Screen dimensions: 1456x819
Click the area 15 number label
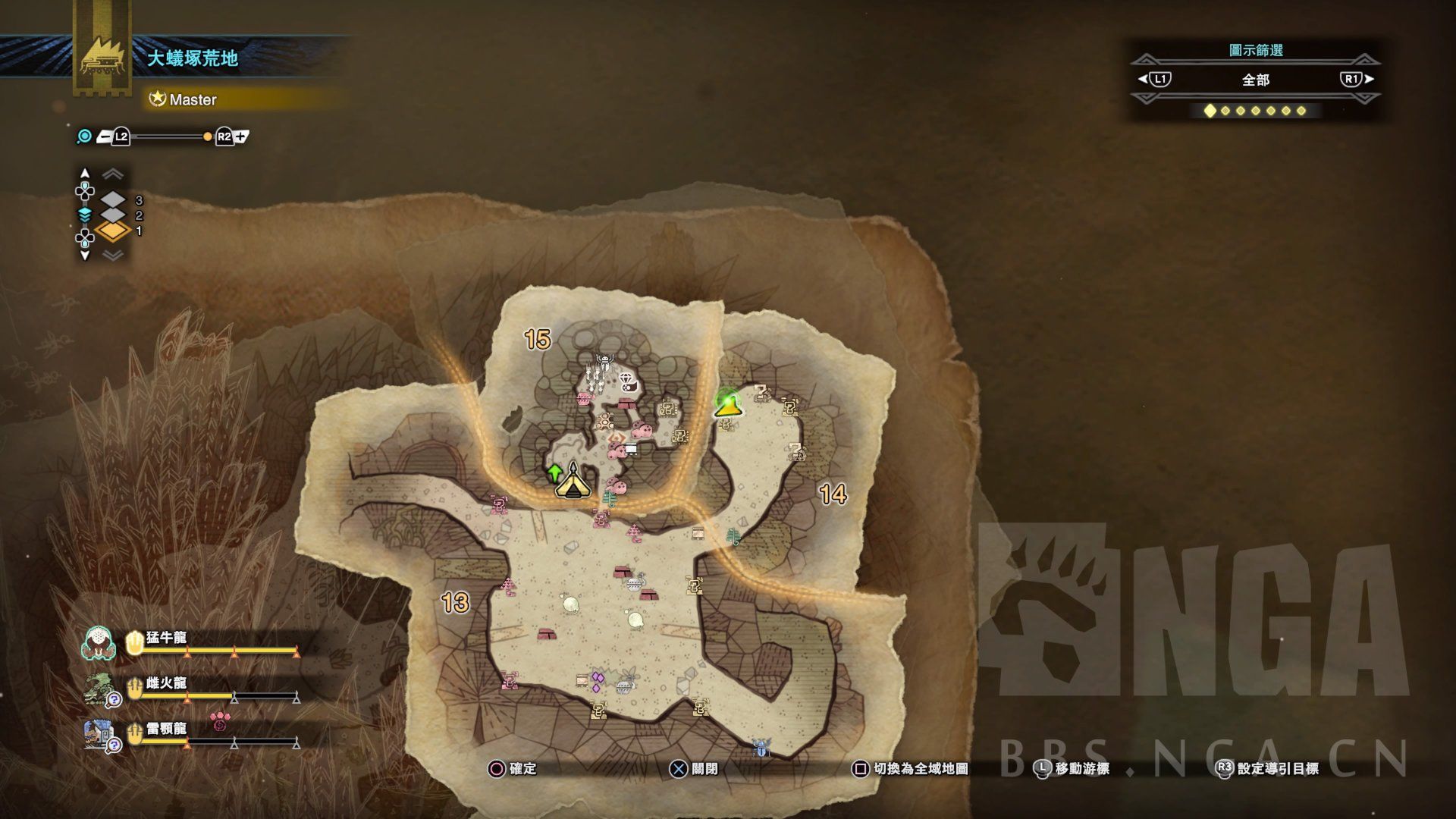(537, 339)
